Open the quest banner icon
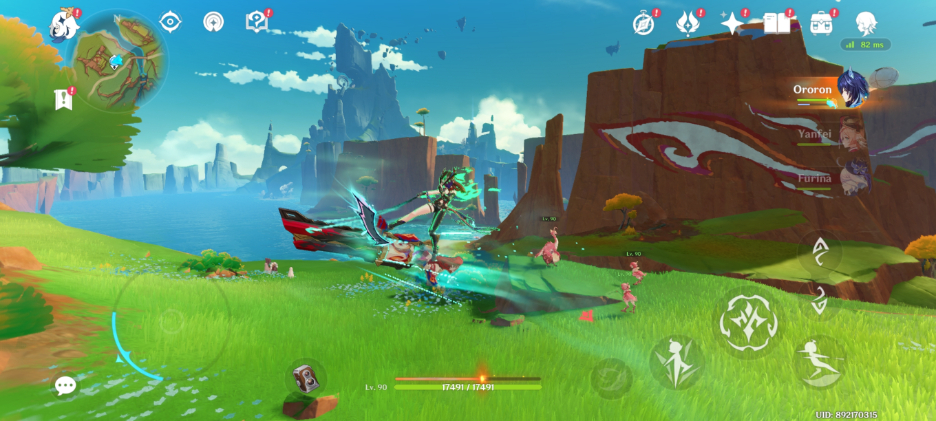Screen dimensions: 936x421 (x=64, y=99)
